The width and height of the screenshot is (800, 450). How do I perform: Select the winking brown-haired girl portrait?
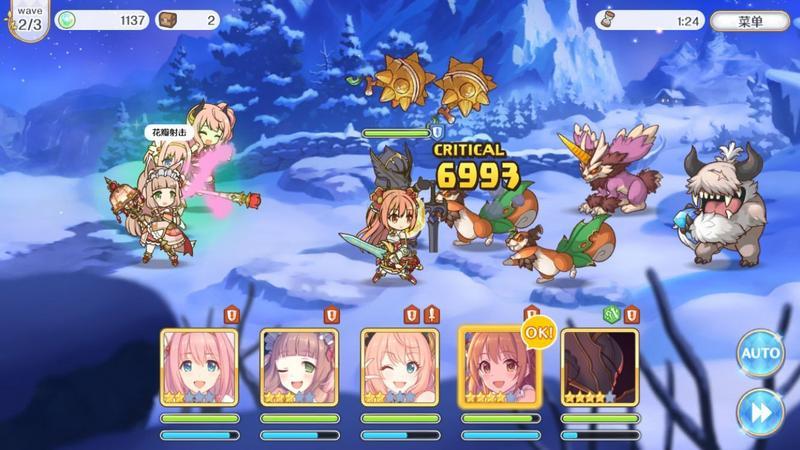(x=299, y=364)
